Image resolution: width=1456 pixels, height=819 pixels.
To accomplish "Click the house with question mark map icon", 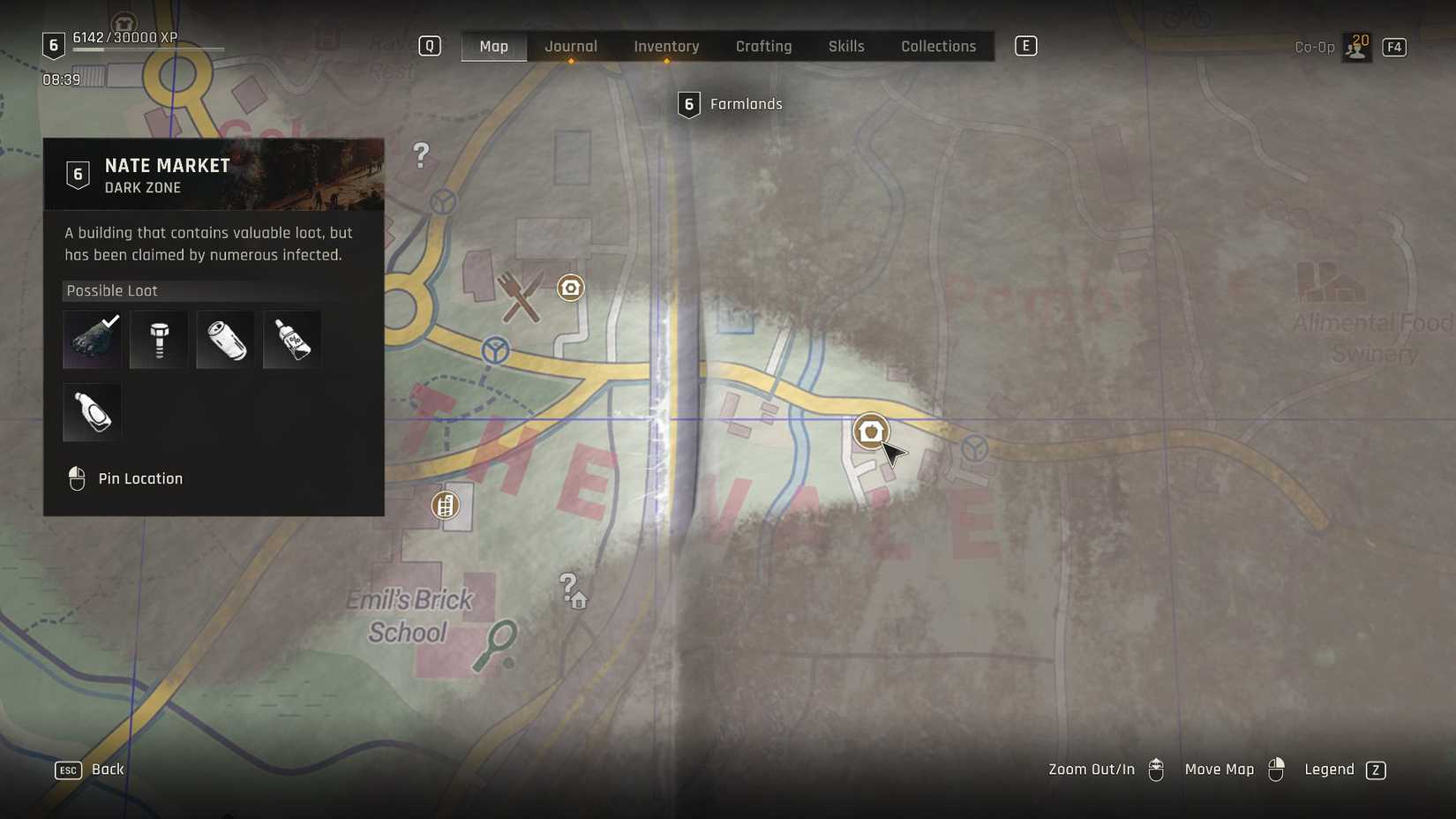I will 573,592.
